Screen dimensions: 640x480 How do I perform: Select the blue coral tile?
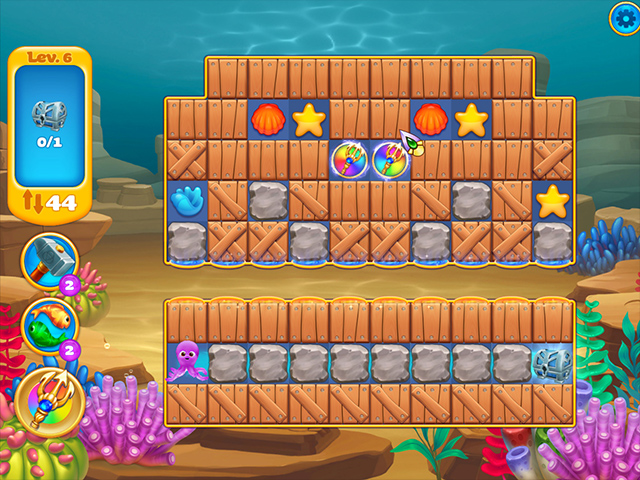tap(185, 201)
